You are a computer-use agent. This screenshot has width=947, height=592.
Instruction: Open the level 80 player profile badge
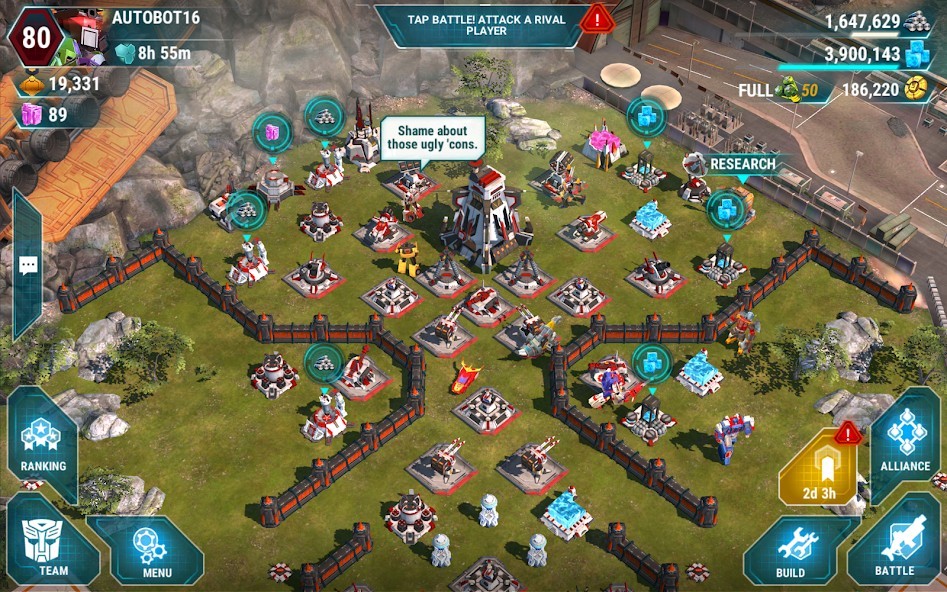click(35, 37)
